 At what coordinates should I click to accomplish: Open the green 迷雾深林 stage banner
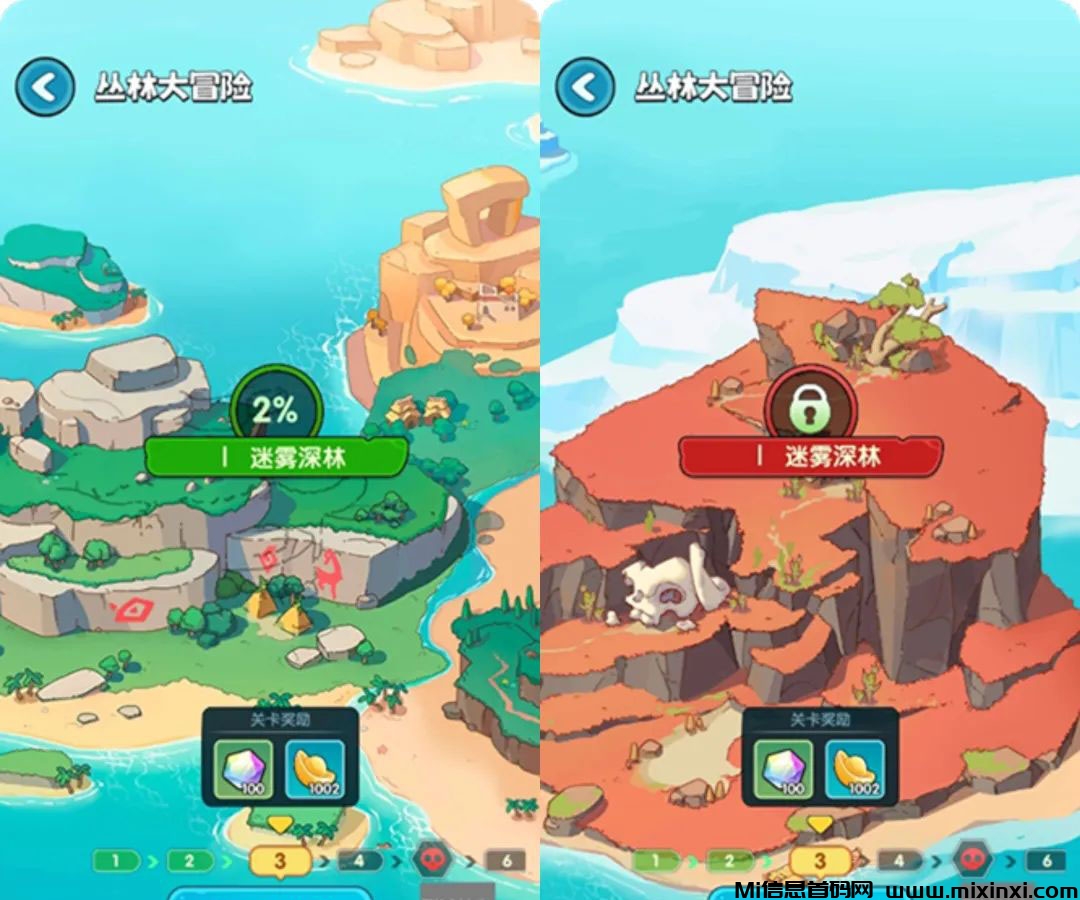tap(276, 457)
